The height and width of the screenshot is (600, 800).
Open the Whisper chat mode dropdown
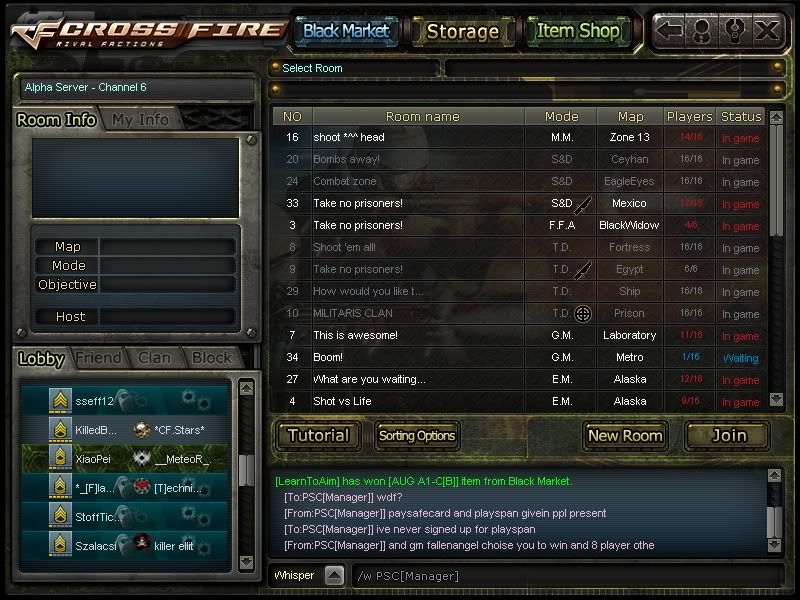(x=334, y=576)
